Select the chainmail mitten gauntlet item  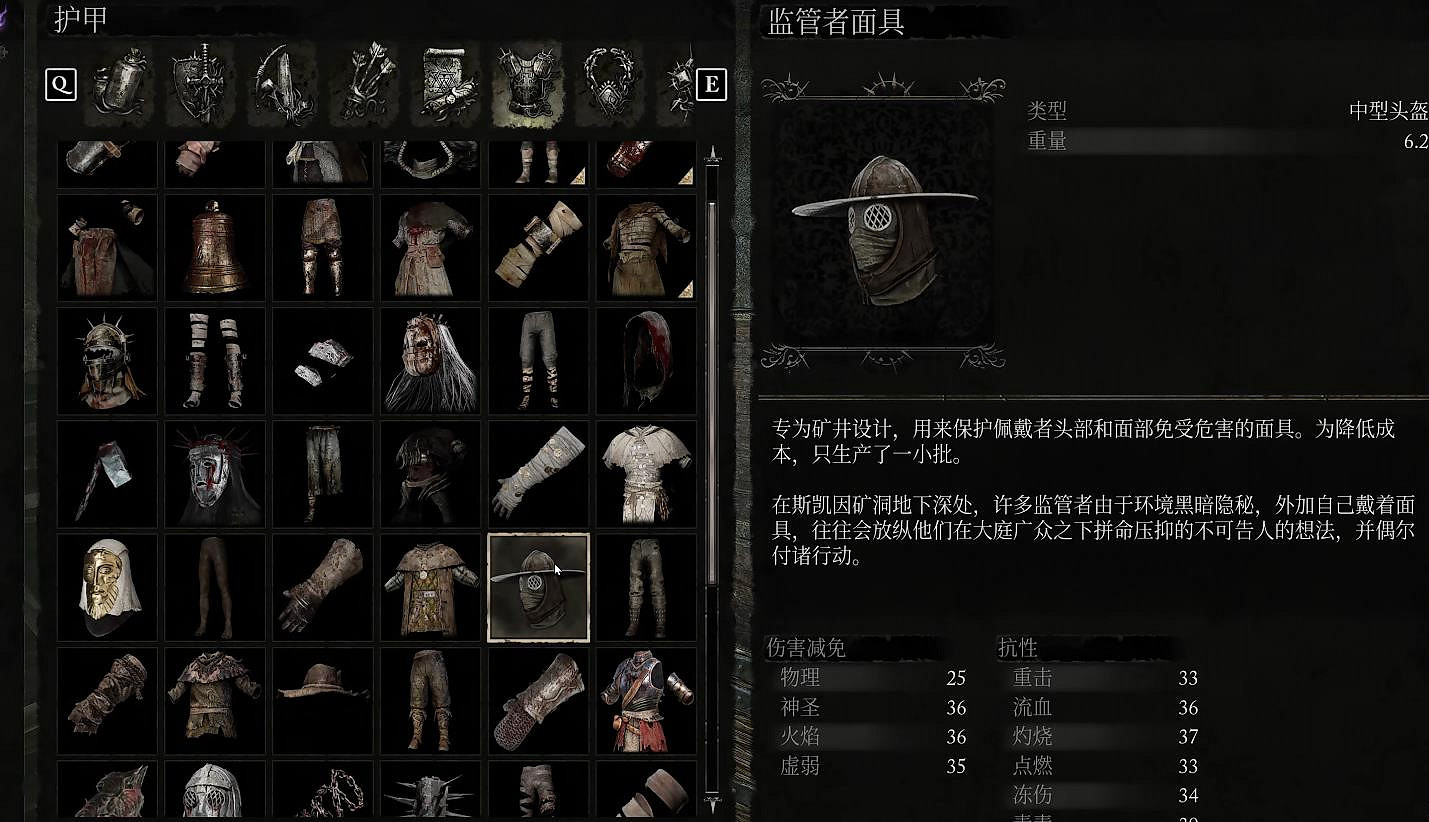pos(540,698)
